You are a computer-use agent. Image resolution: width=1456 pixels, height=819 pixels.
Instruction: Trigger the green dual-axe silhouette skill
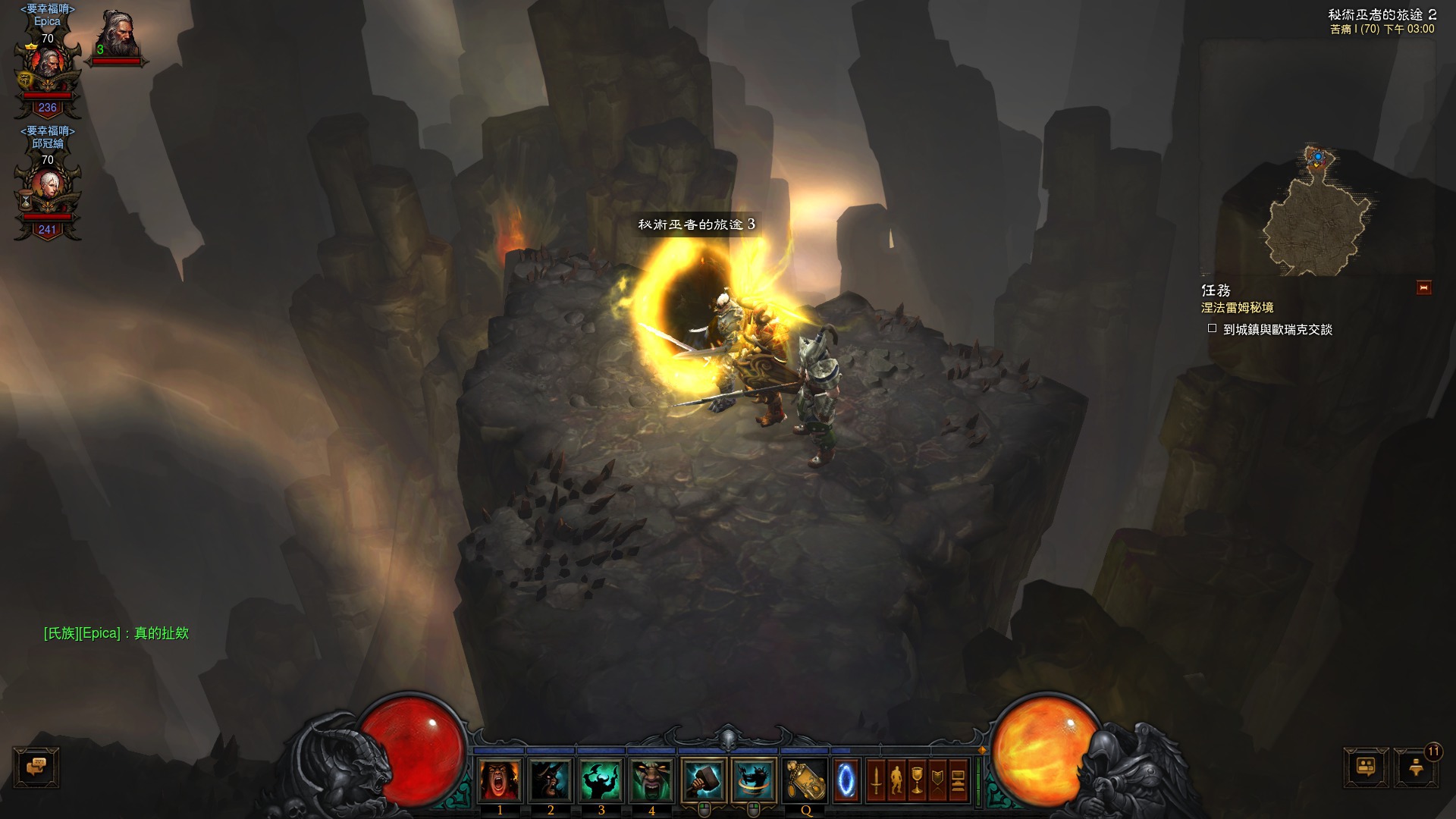[601, 780]
